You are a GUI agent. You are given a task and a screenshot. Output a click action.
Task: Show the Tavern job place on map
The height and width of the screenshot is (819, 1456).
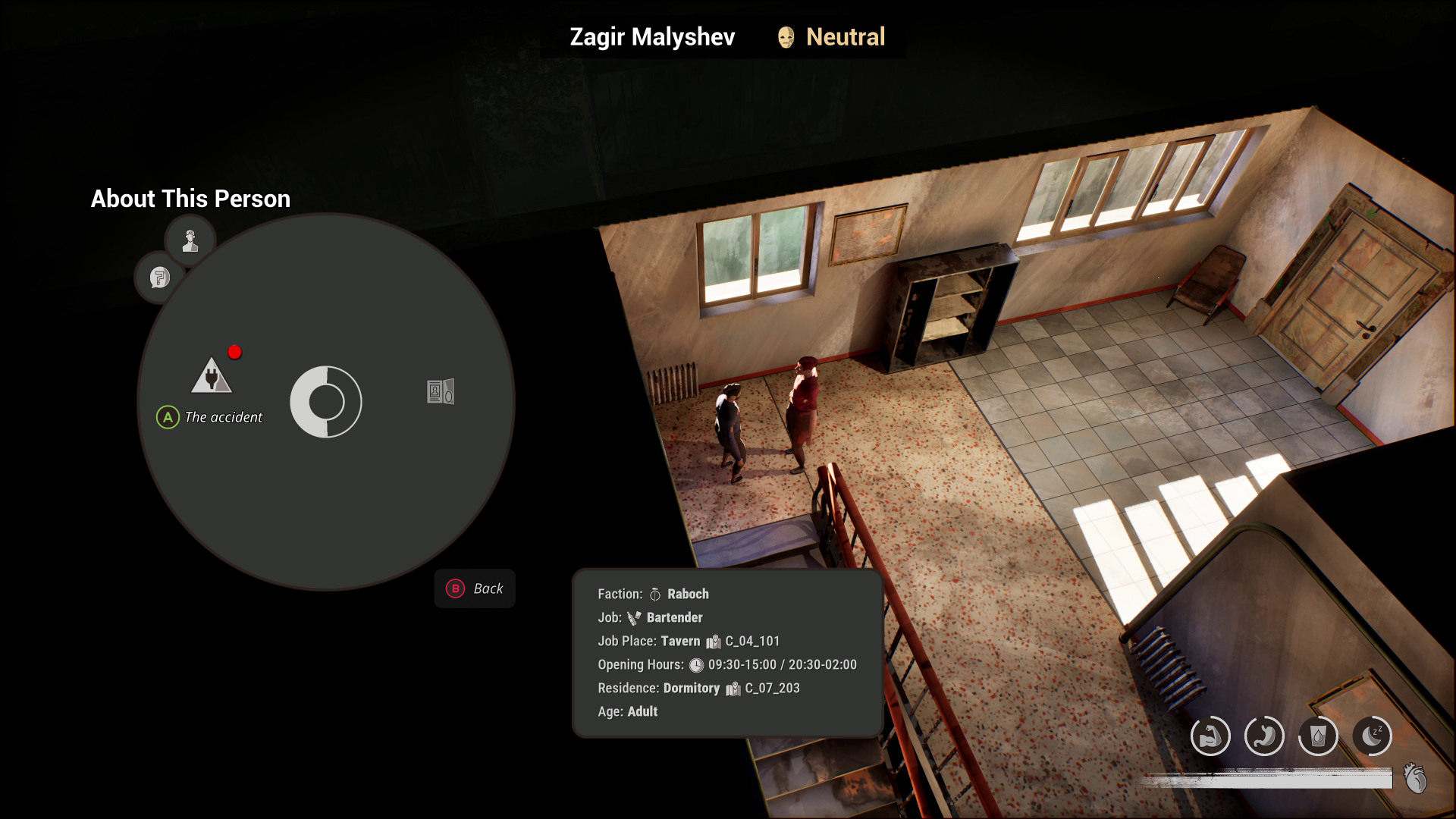coord(714,642)
